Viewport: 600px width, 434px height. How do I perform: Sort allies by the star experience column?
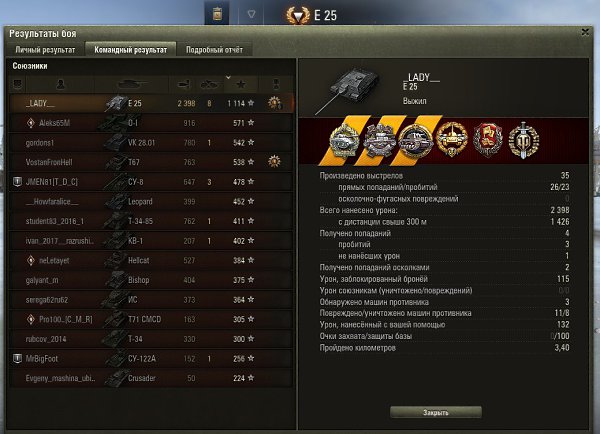(242, 83)
